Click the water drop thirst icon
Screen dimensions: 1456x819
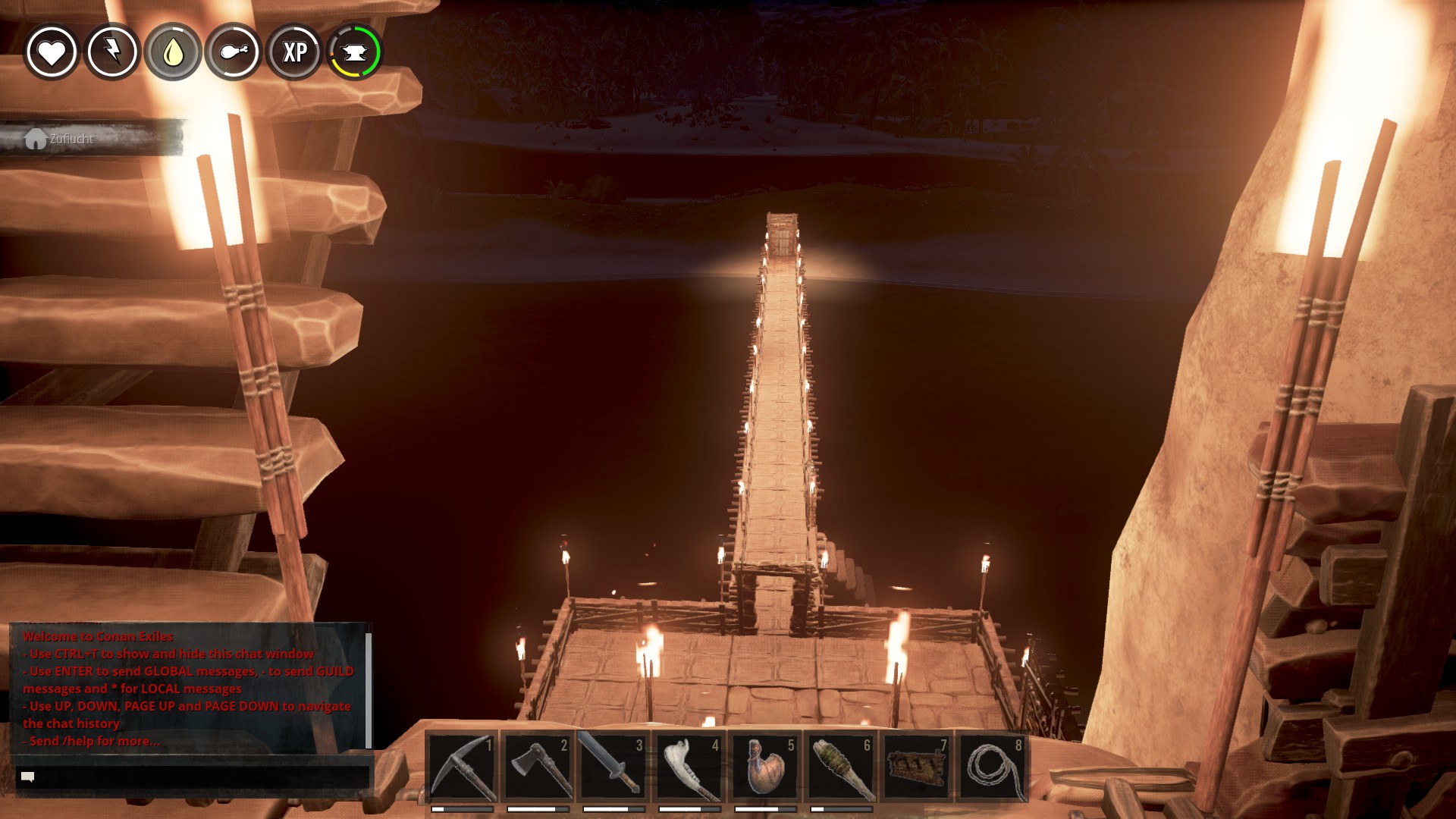[x=173, y=52]
